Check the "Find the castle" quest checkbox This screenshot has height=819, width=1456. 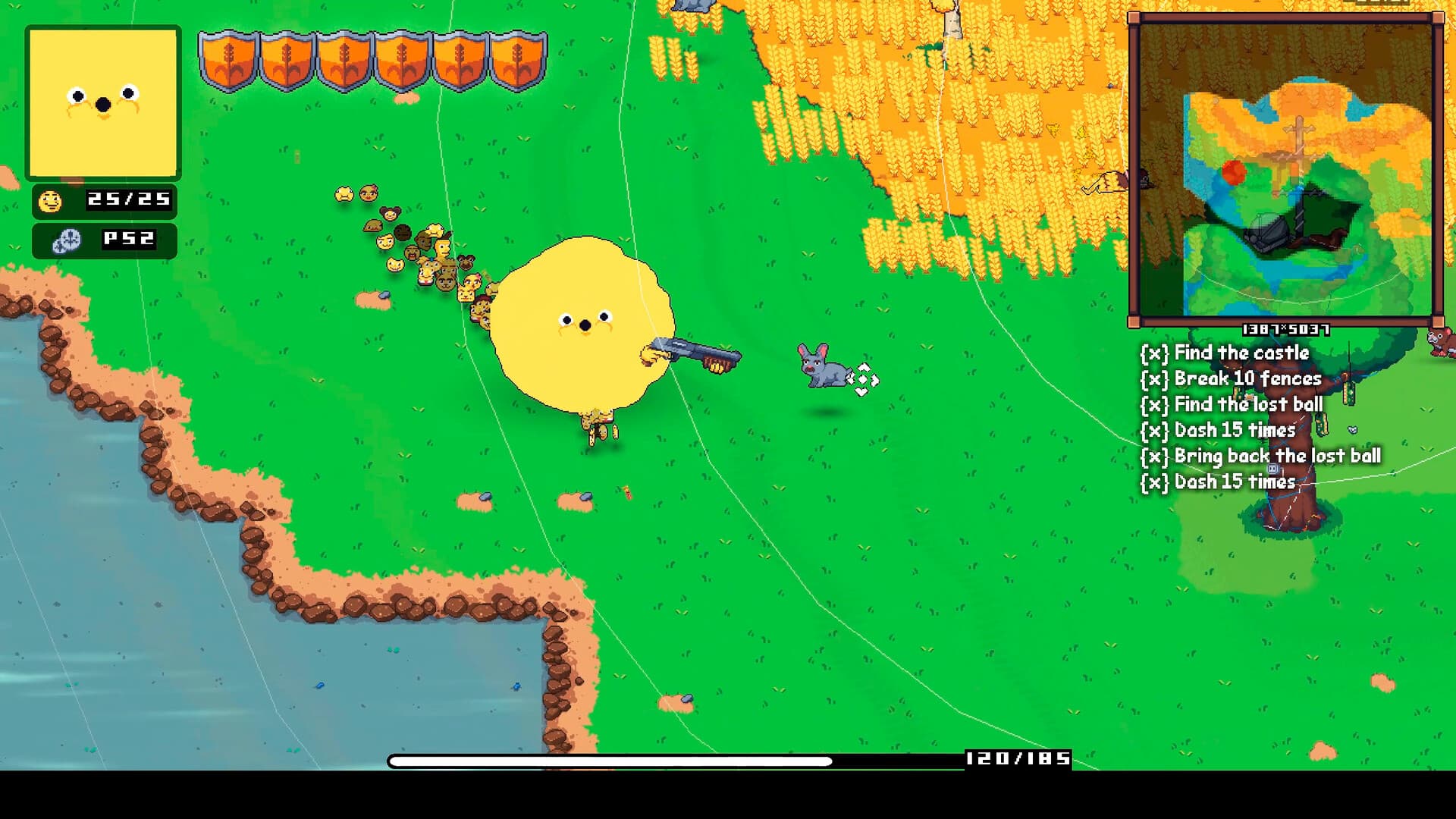point(1153,353)
